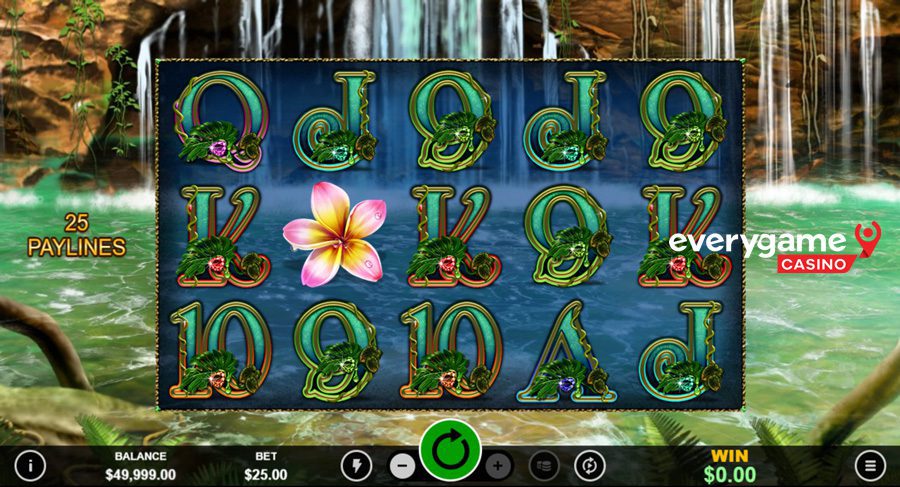Open the info paytable button
This screenshot has width=900, height=487.
coord(31,465)
